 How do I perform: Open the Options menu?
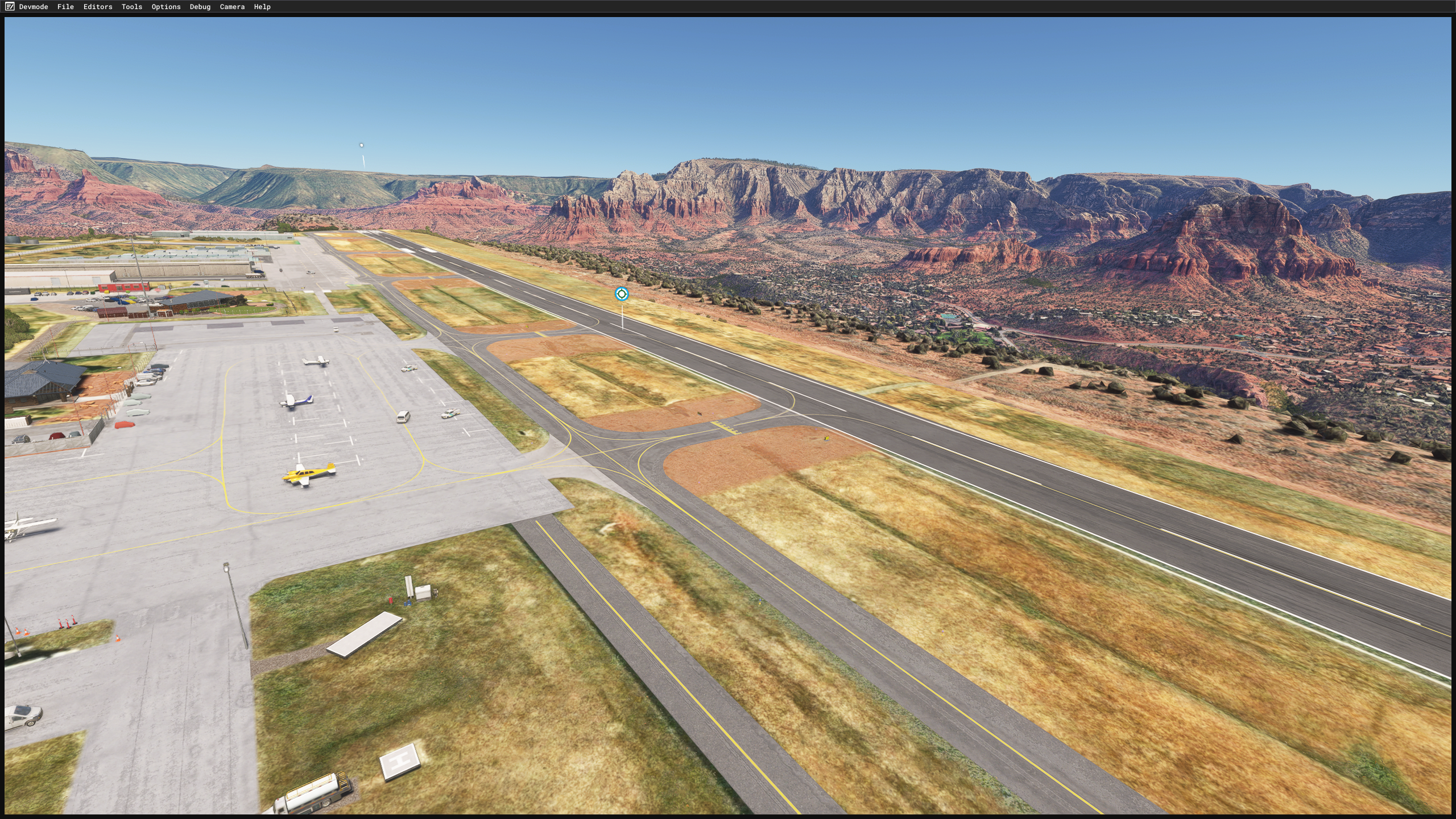click(x=166, y=7)
